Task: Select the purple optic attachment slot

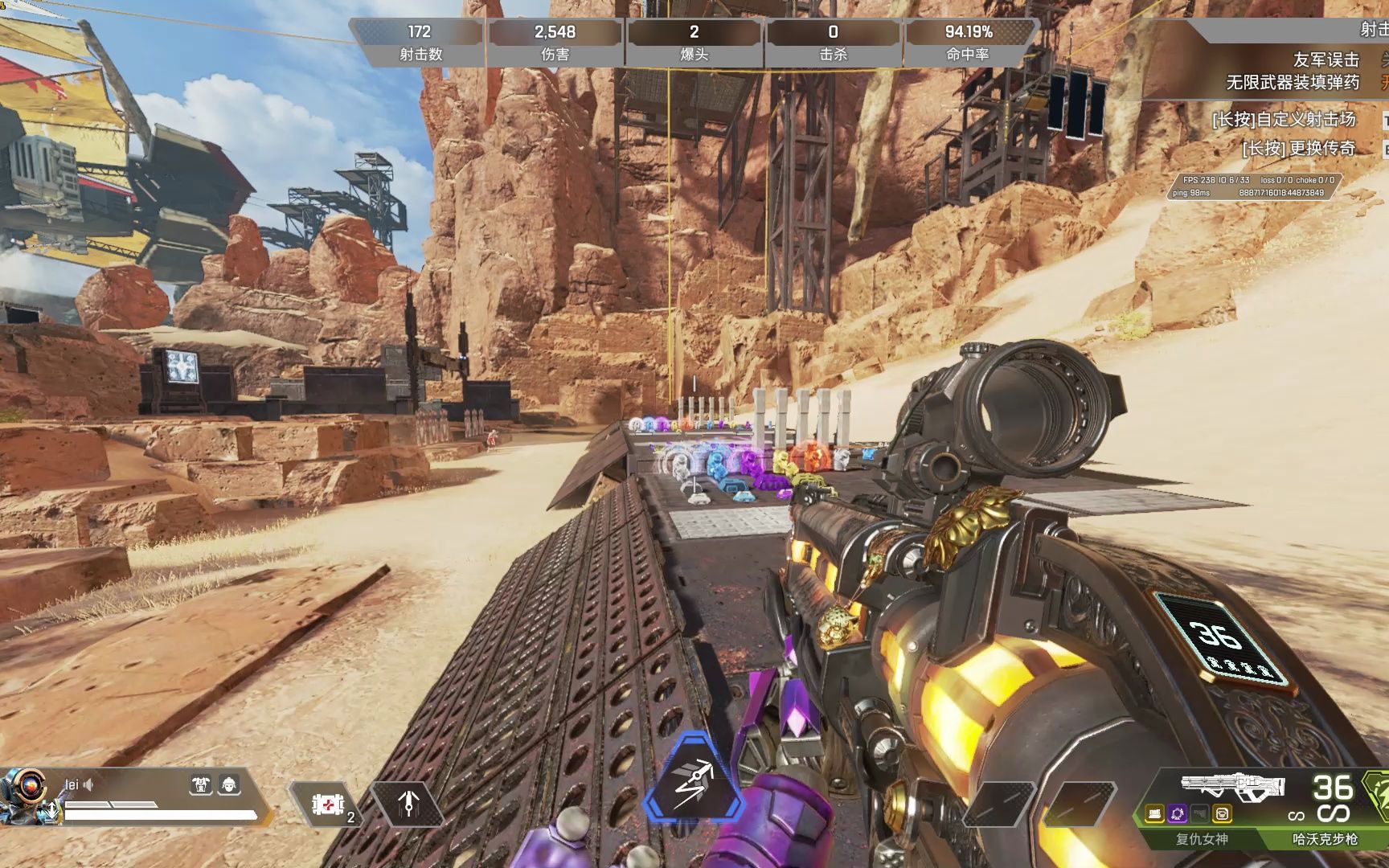Action: click(1178, 814)
